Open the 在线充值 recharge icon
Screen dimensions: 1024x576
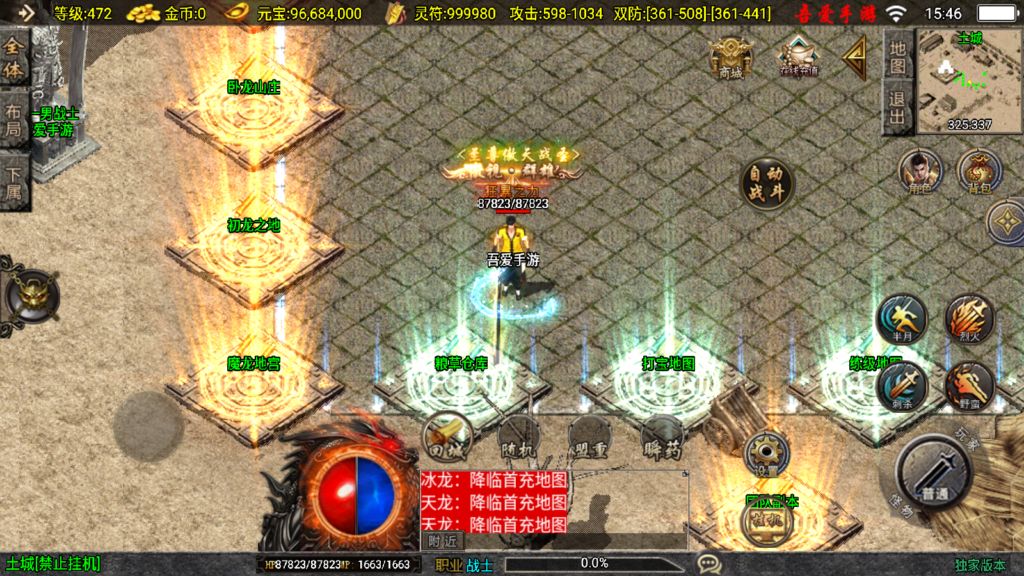pyautogui.click(x=799, y=56)
